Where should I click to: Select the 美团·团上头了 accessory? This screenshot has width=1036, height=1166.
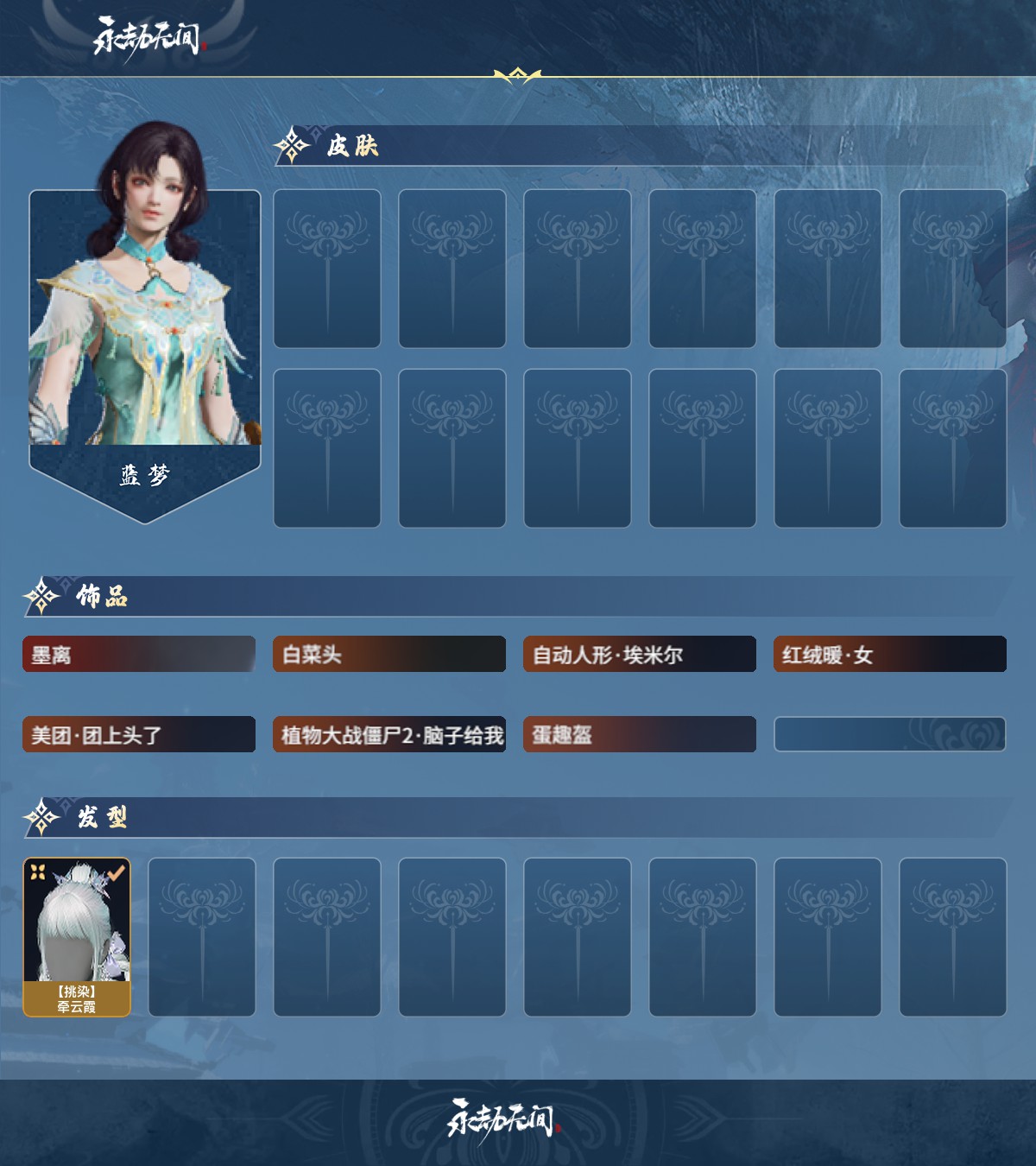139,735
